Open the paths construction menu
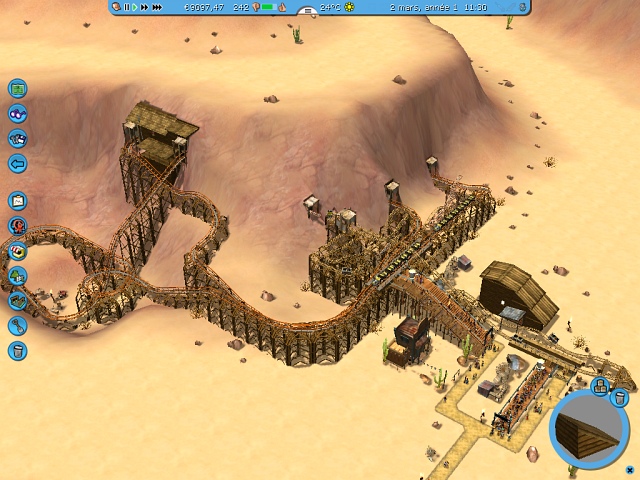 click(x=17, y=300)
